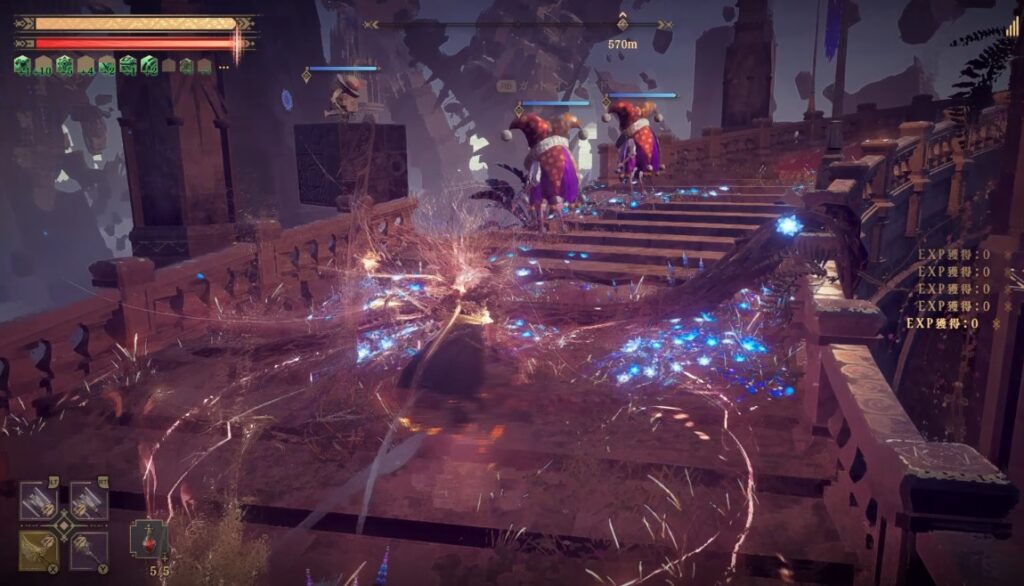Screen dimensions: 1024x586
Task: Activate the highlighted gold curved-blade skill slot
Action: (x=39, y=549)
